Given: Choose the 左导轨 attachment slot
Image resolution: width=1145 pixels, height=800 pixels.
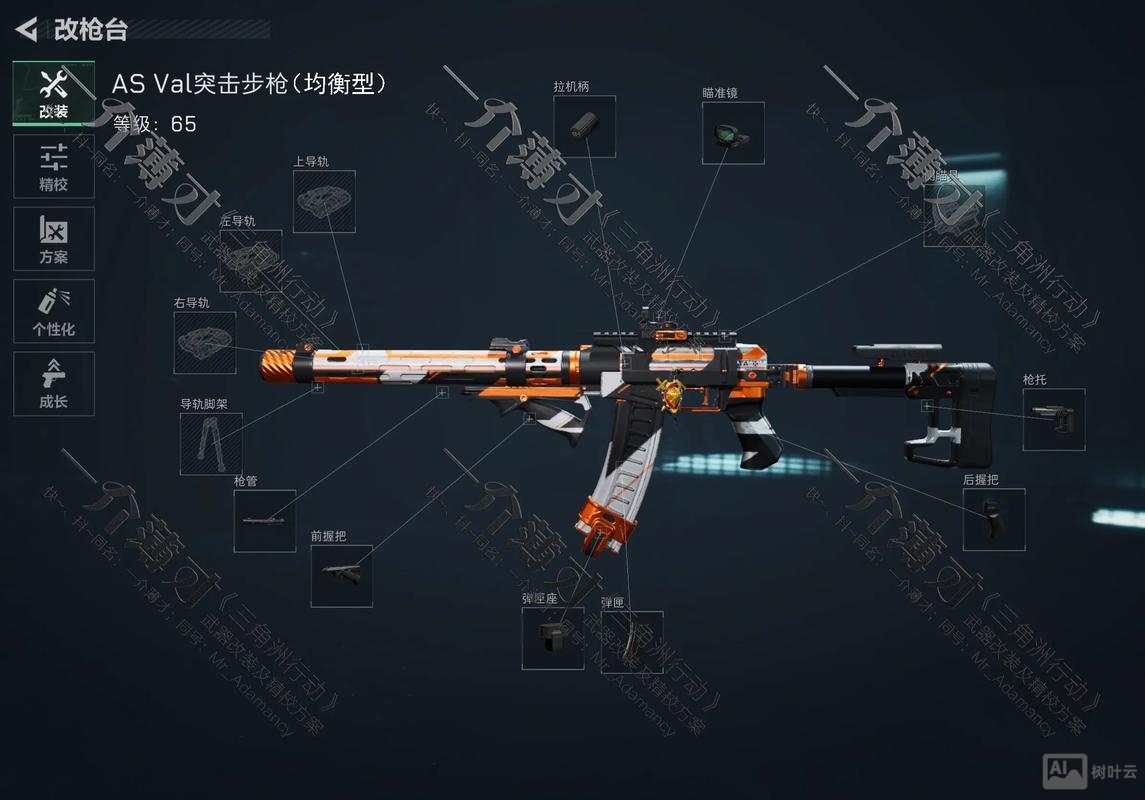Looking at the screenshot, I should [250, 261].
